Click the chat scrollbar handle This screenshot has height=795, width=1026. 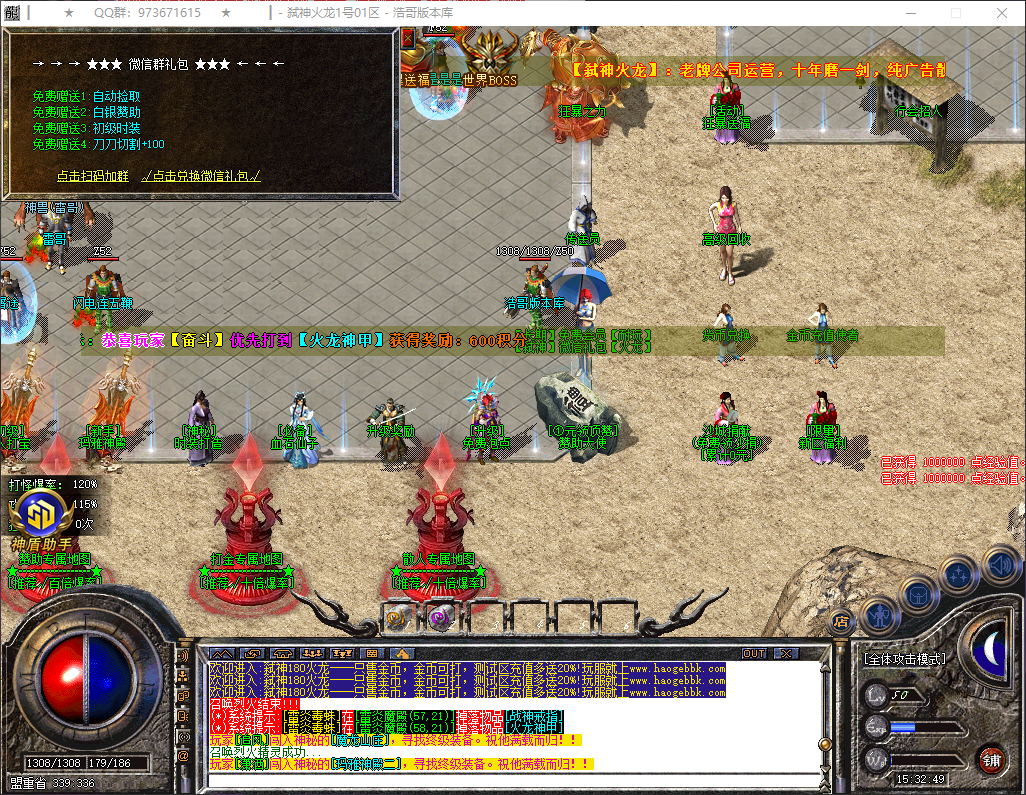pos(825,743)
